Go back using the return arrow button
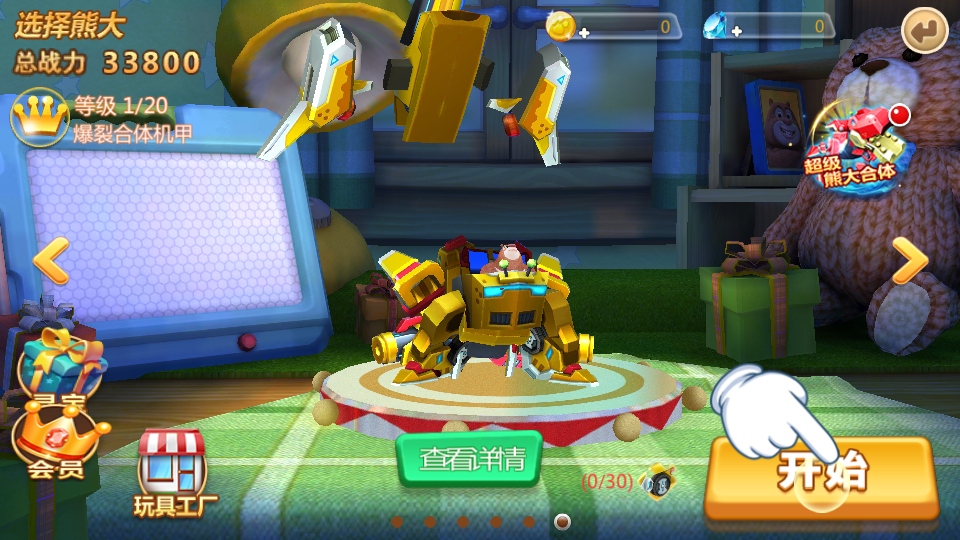 click(x=923, y=32)
